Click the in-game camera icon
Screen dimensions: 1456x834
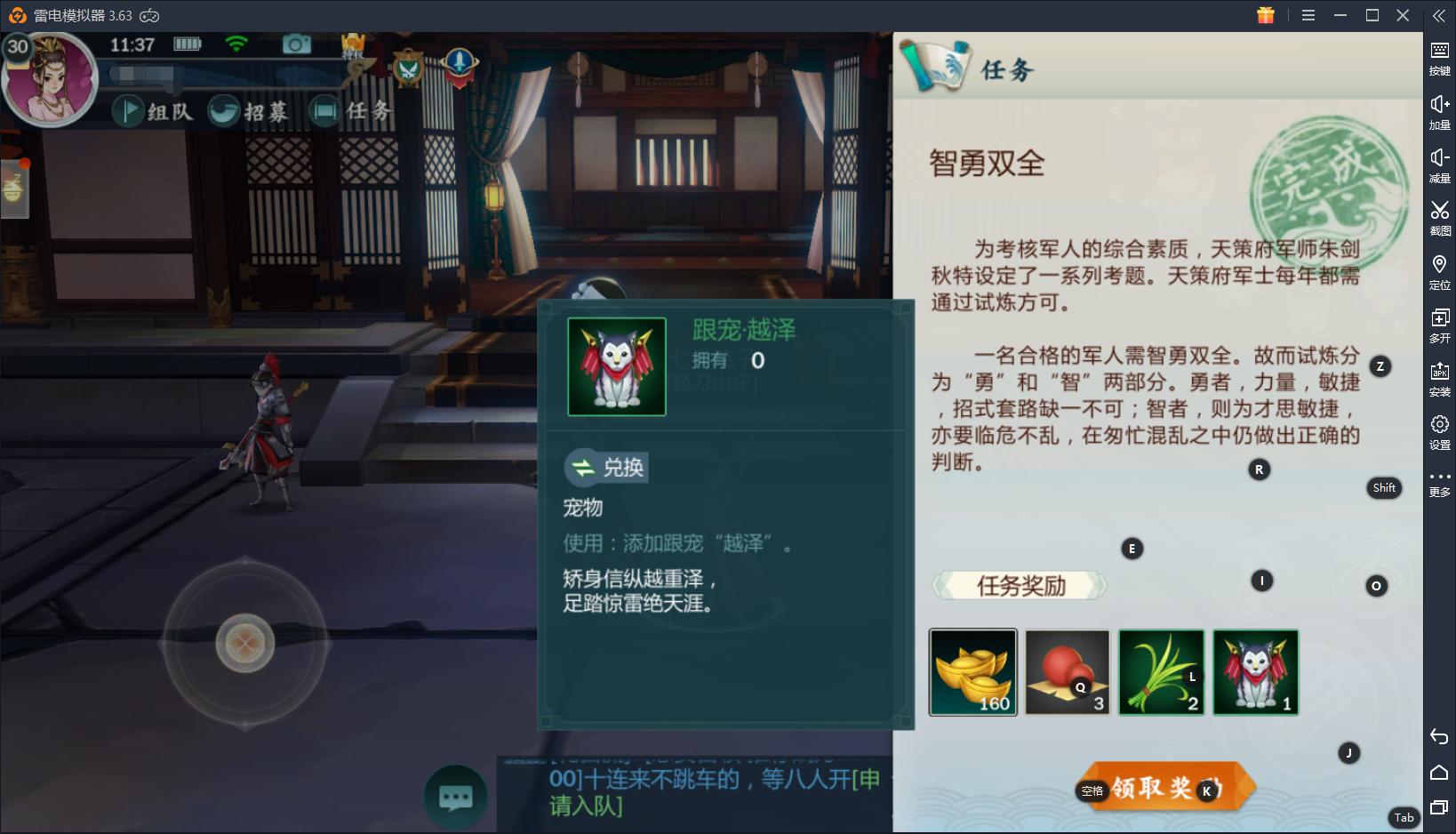pyautogui.click(x=296, y=43)
